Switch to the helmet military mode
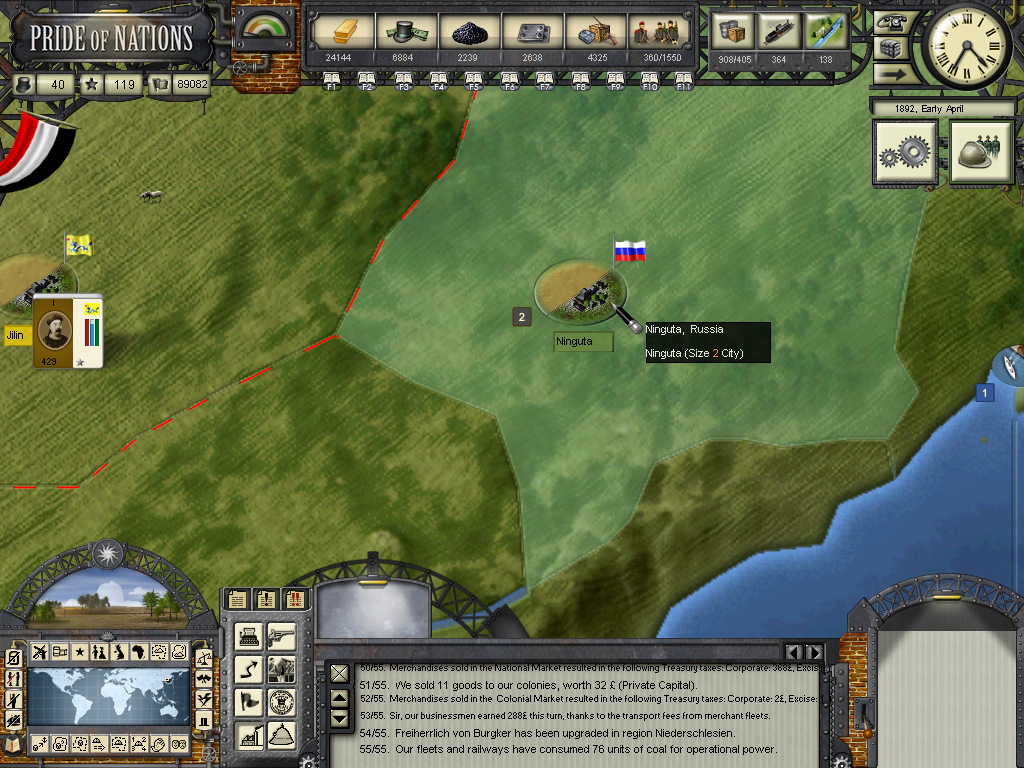 (981, 153)
